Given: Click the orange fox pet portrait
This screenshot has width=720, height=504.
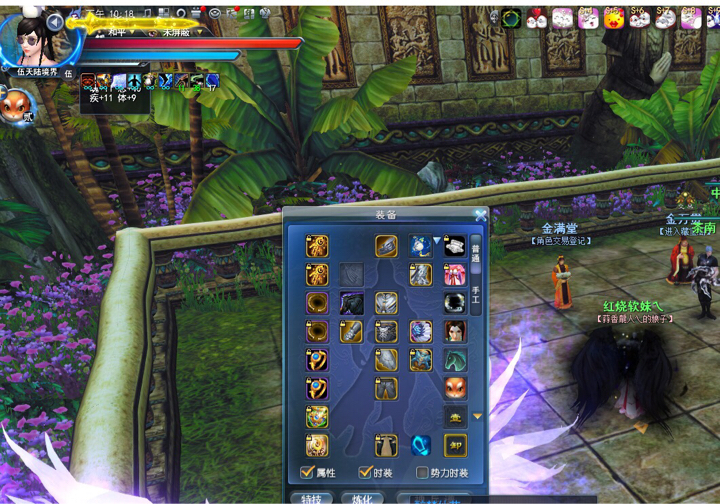Looking at the screenshot, I should click(x=16, y=103).
